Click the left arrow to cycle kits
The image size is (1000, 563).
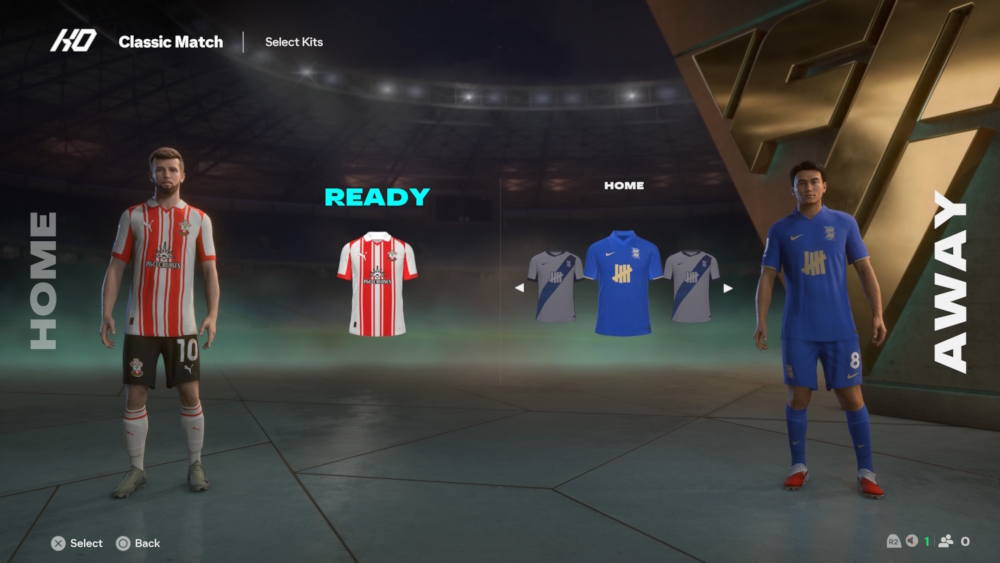pyautogui.click(x=519, y=288)
